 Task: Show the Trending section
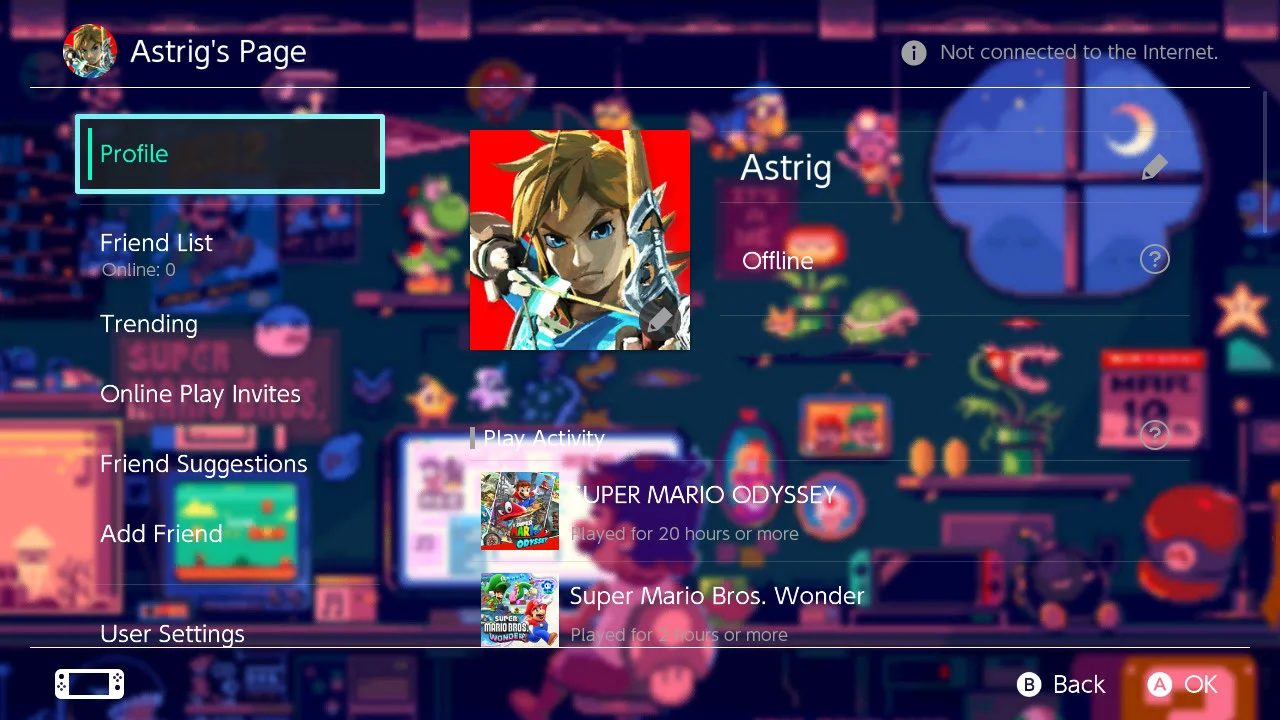click(x=149, y=324)
